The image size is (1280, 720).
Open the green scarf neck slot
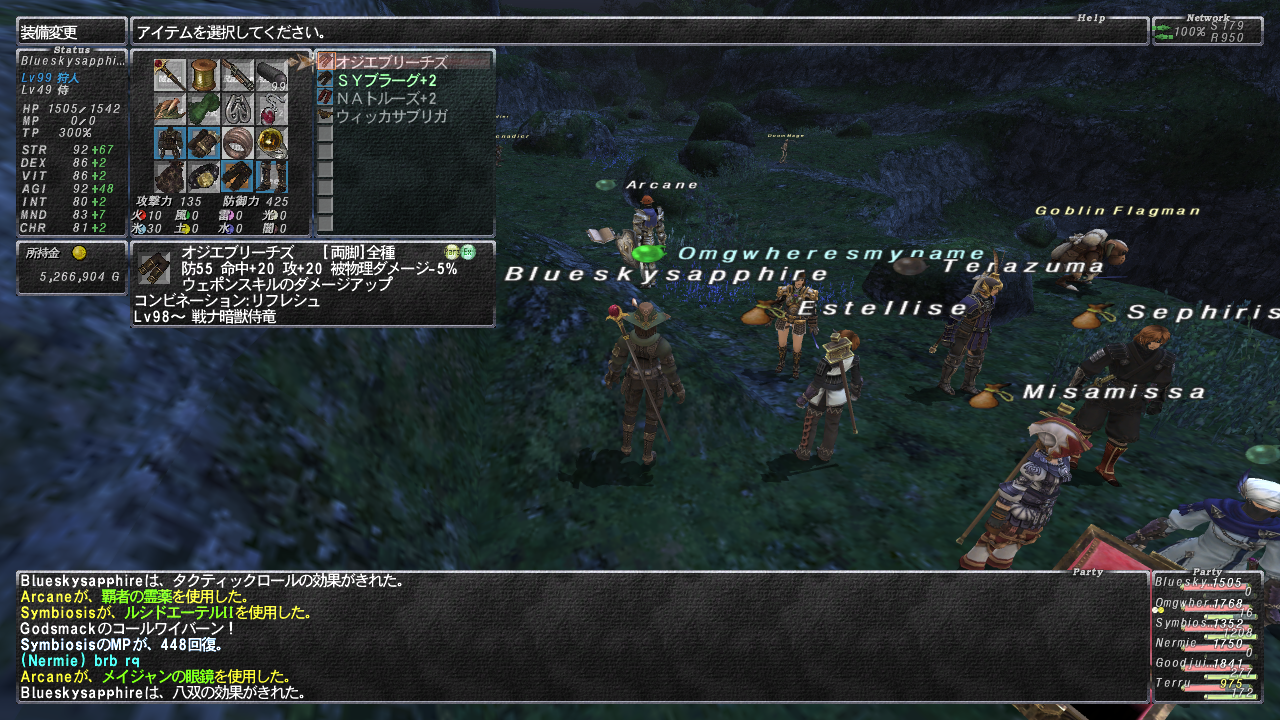point(204,109)
